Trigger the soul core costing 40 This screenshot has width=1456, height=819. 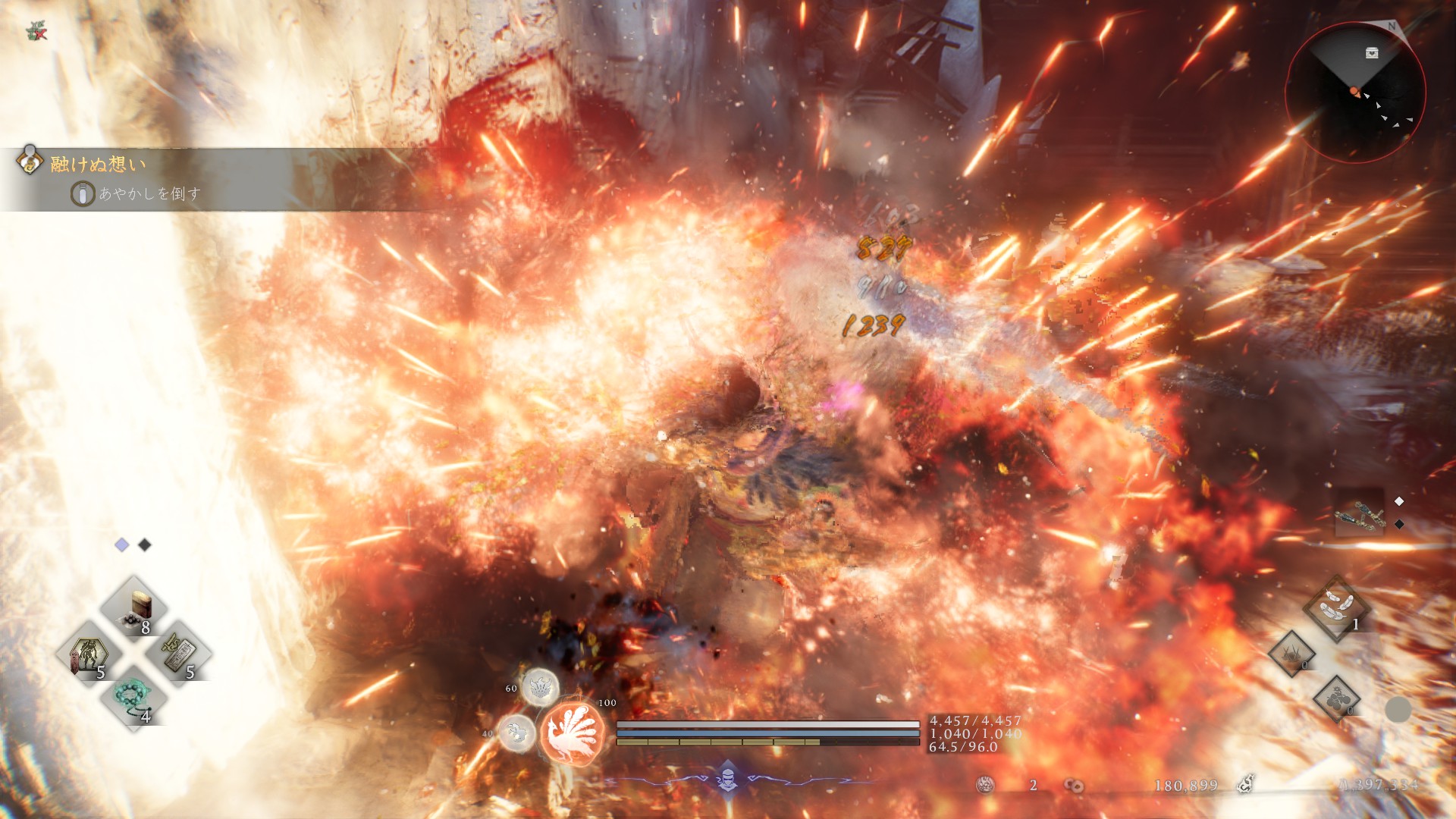point(517,733)
